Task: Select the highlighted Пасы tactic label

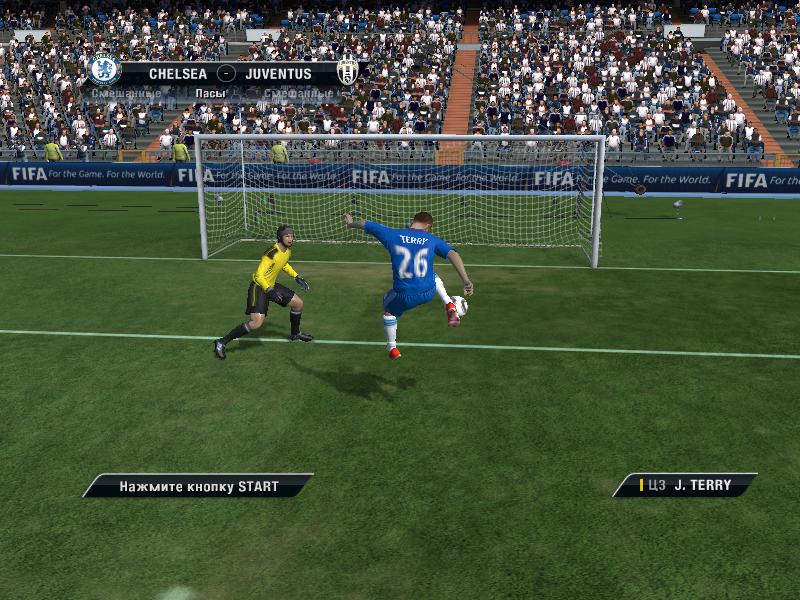Action: pyautogui.click(x=210, y=93)
